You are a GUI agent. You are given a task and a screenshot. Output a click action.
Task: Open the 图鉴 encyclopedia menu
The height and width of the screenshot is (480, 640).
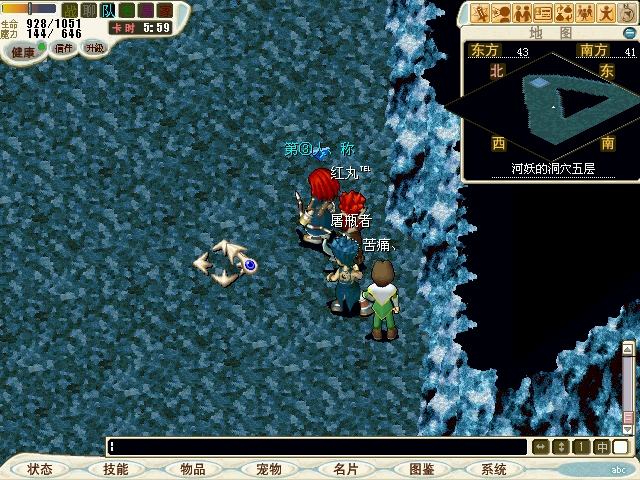point(420,469)
